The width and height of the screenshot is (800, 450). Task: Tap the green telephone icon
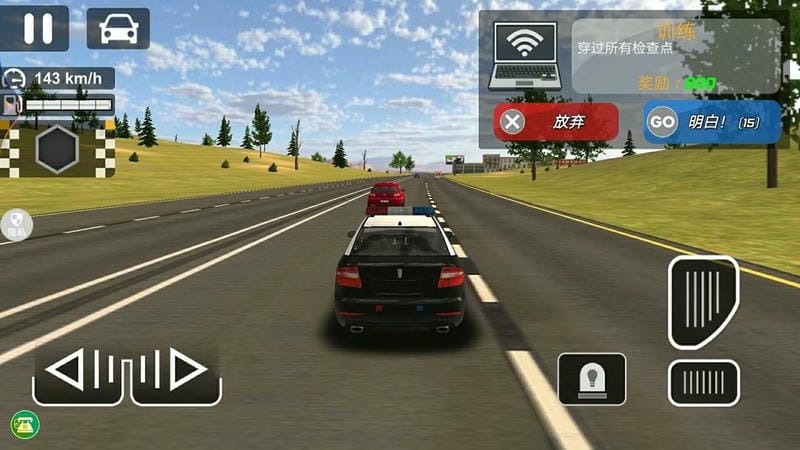coord(25,424)
